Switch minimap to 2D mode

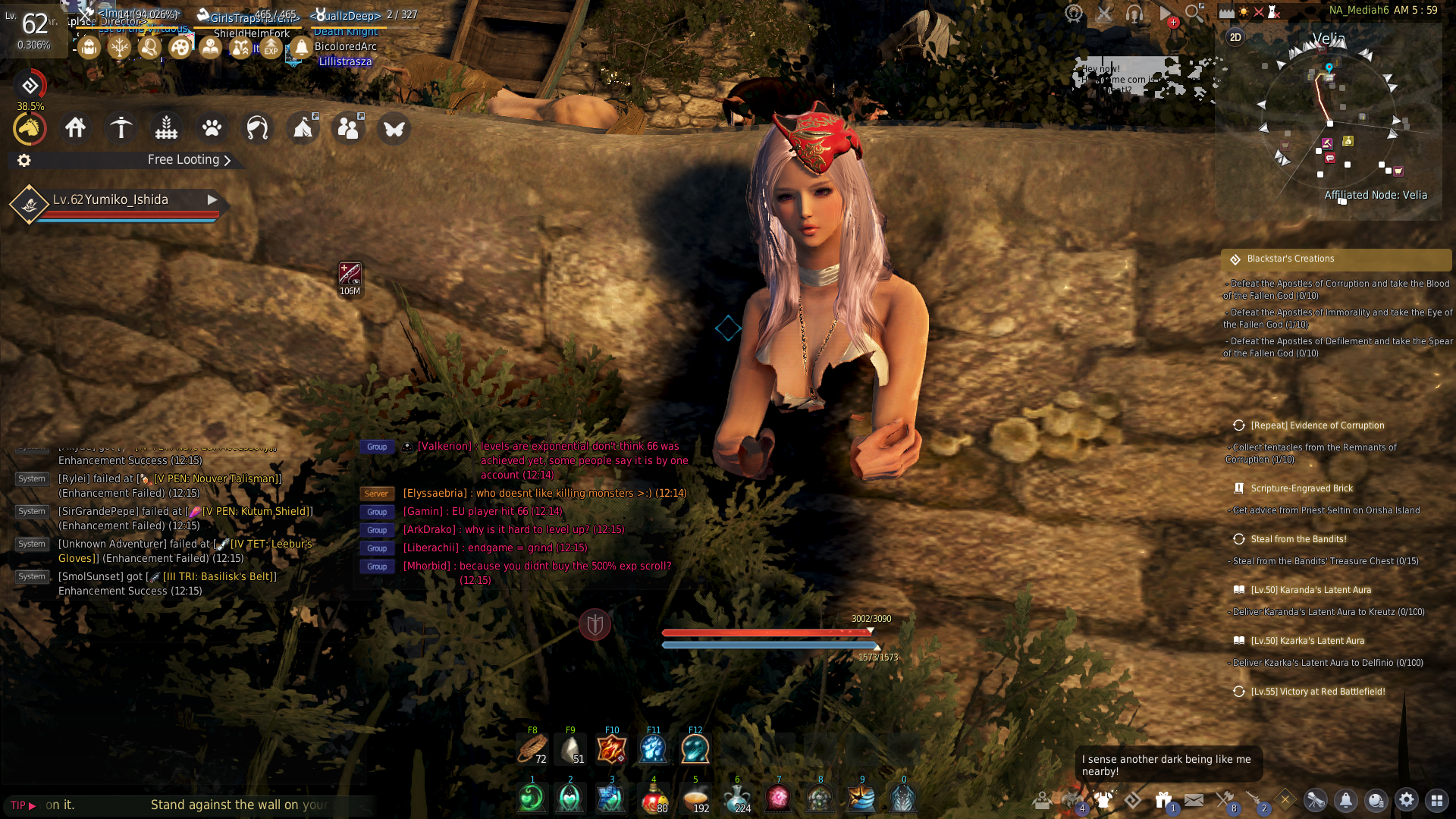click(1235, 37)
